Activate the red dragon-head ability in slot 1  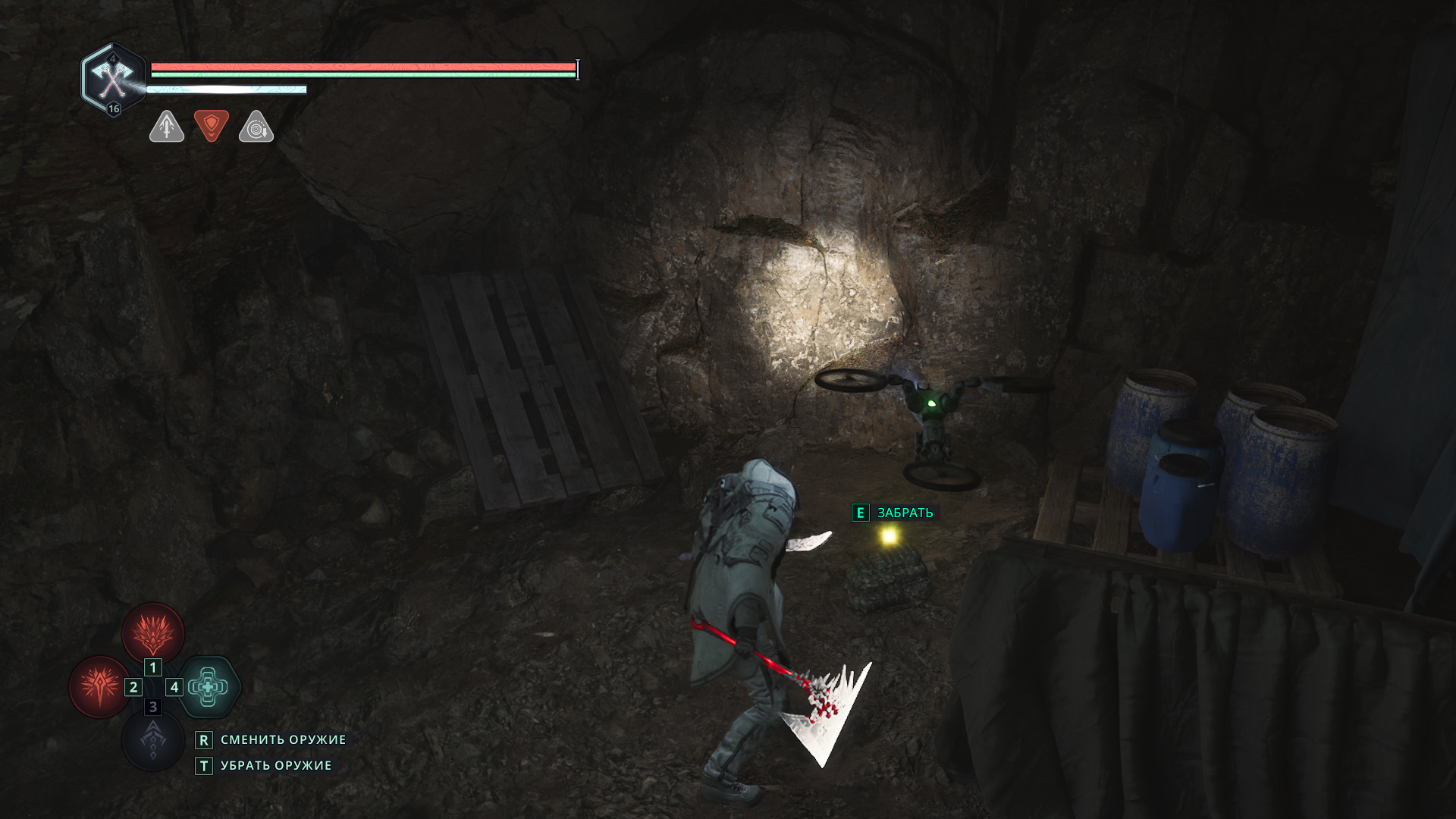click(153, 632)
